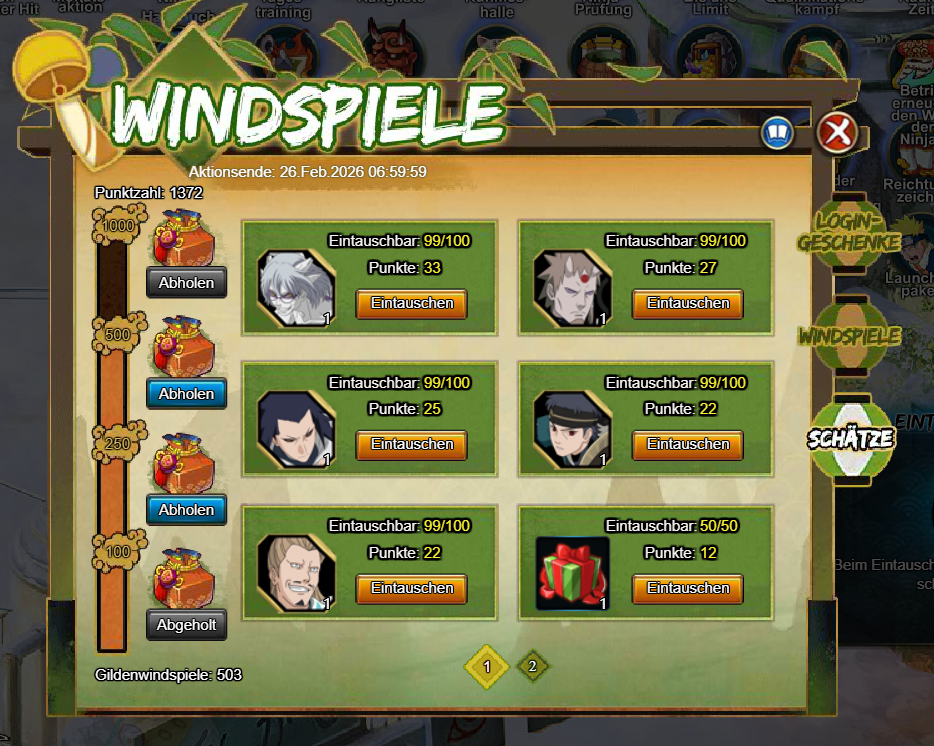This screenshot has width=934, height=746.
Task: Redeem the 25 points dark-haired ninja
Action: point(412,444)
